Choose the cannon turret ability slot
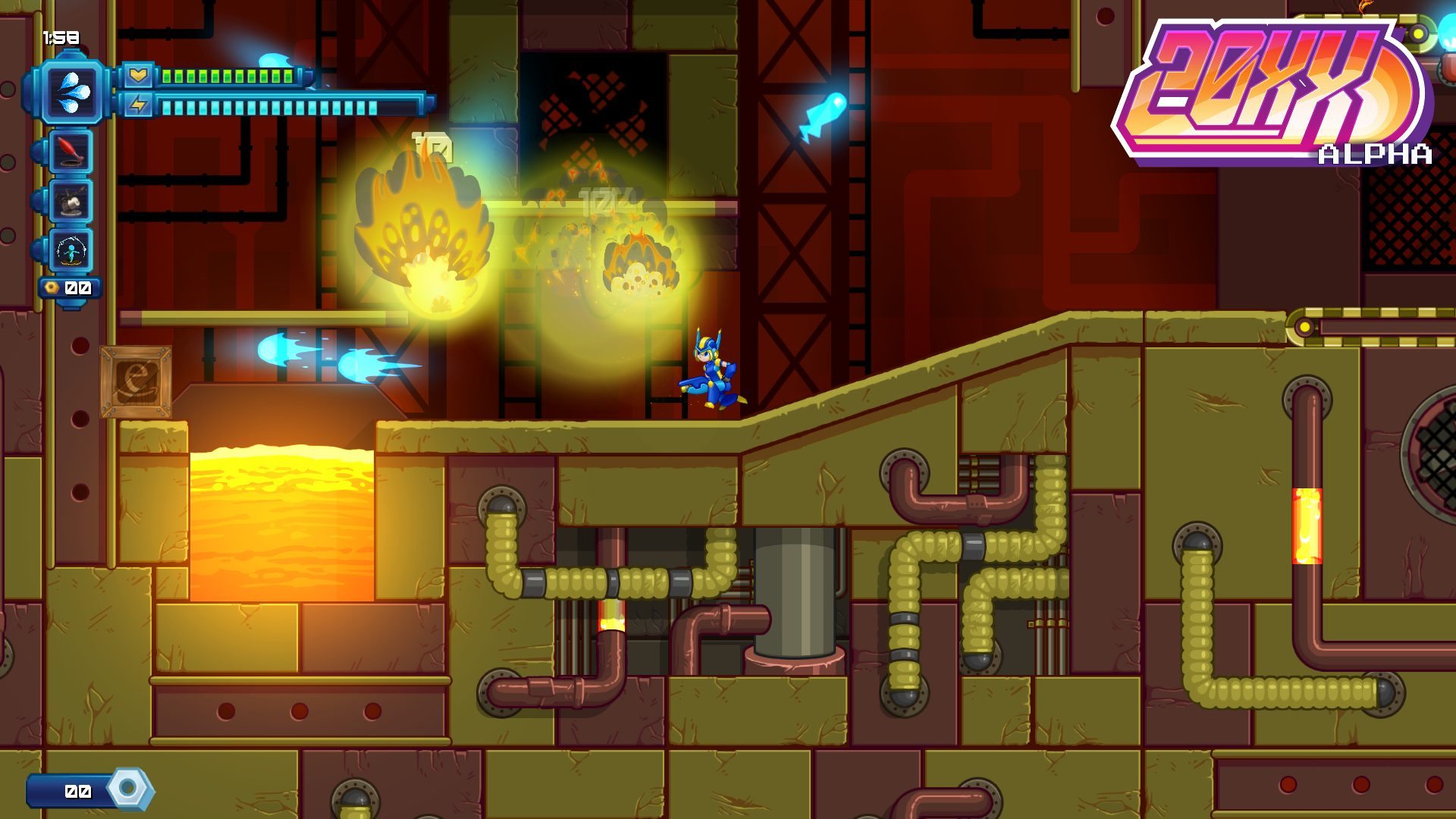 tap(71, 201)
